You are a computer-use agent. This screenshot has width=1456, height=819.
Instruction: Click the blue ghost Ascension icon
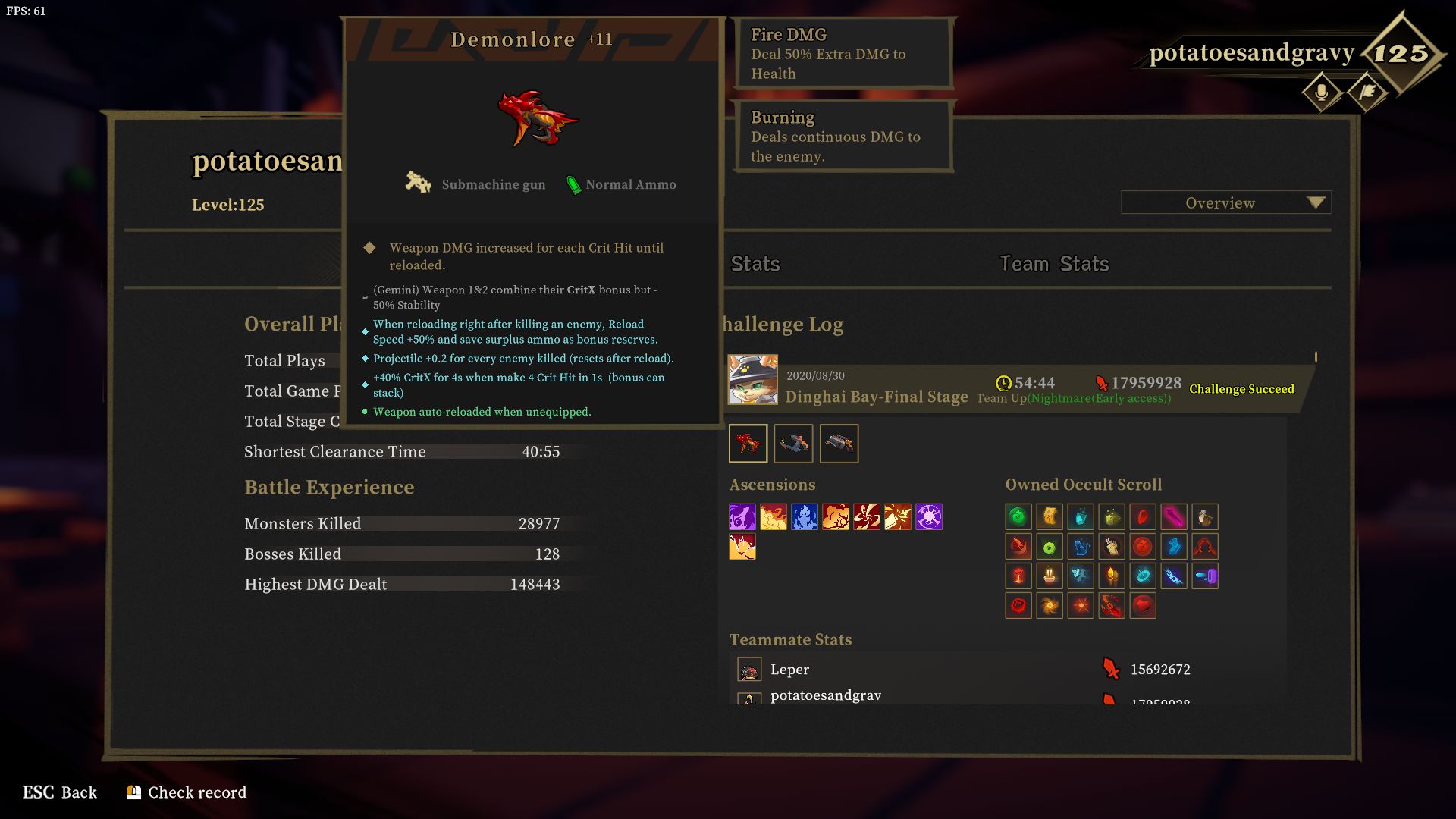tap(806, 518)
